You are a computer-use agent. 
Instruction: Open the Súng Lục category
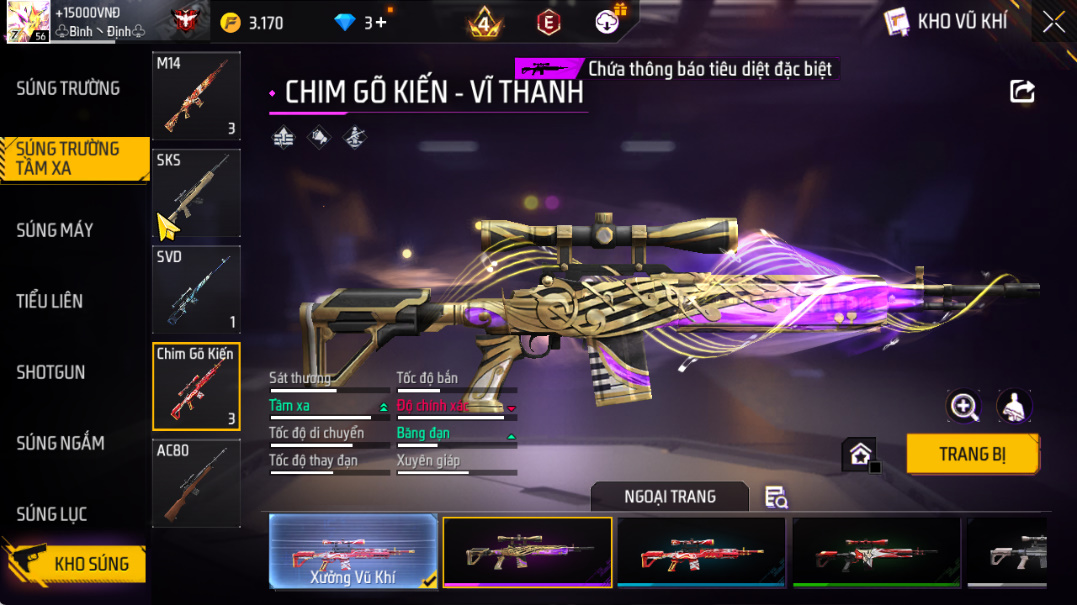[x=52, y=514]
